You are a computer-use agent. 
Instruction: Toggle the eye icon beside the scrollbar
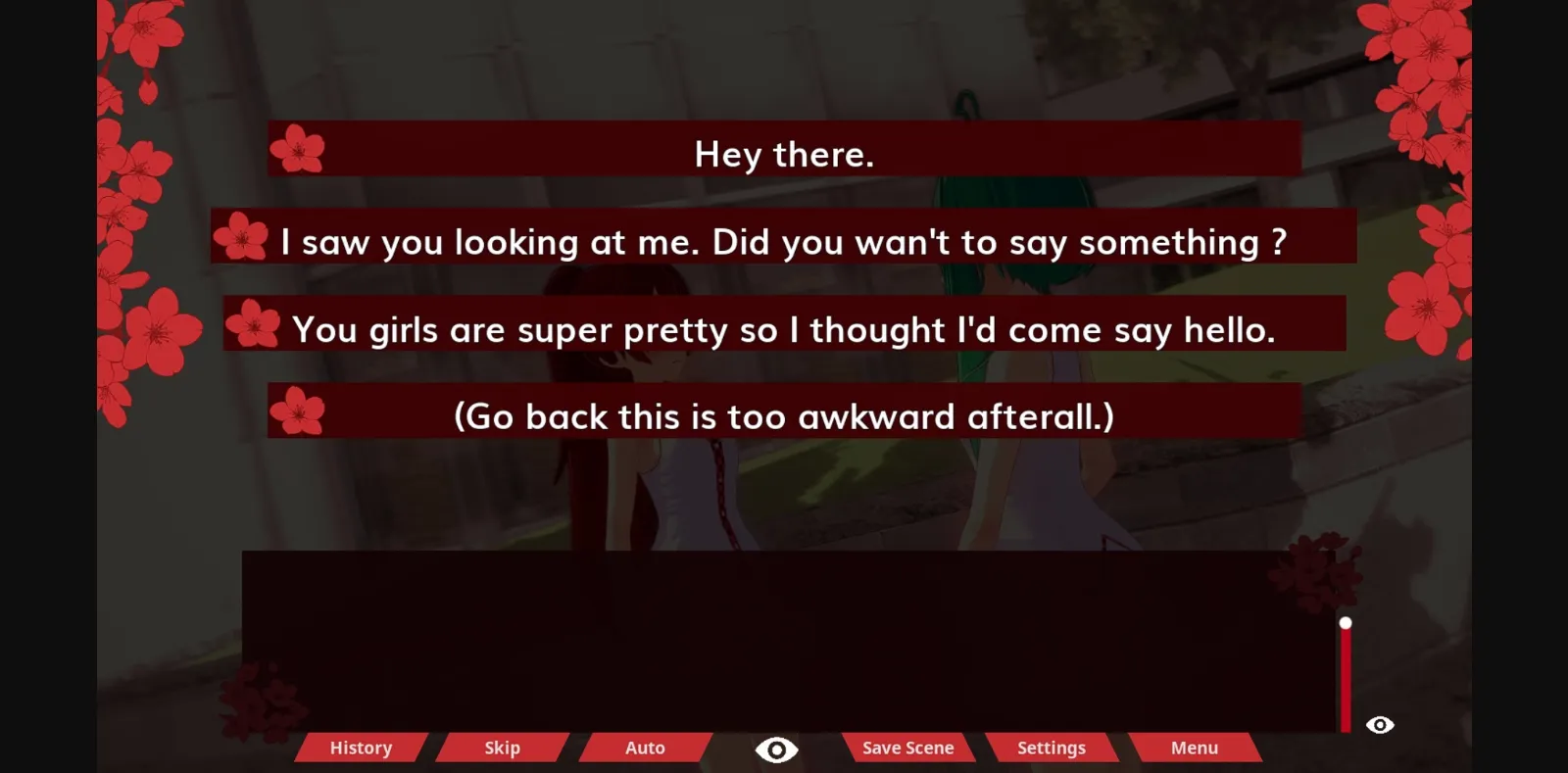pyautogui.click(x=1380, y=725)
